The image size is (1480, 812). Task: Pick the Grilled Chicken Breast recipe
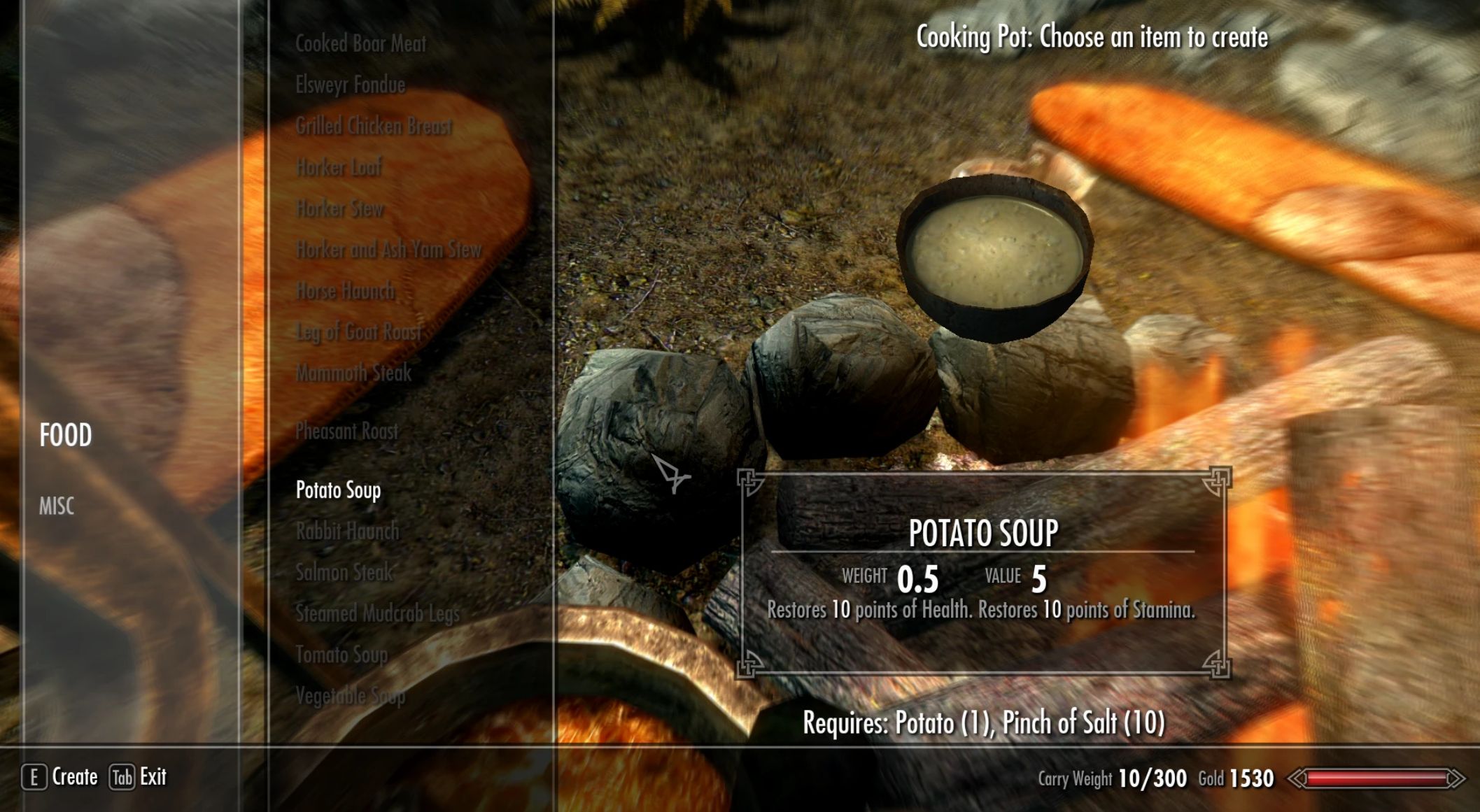coord(374,127)
